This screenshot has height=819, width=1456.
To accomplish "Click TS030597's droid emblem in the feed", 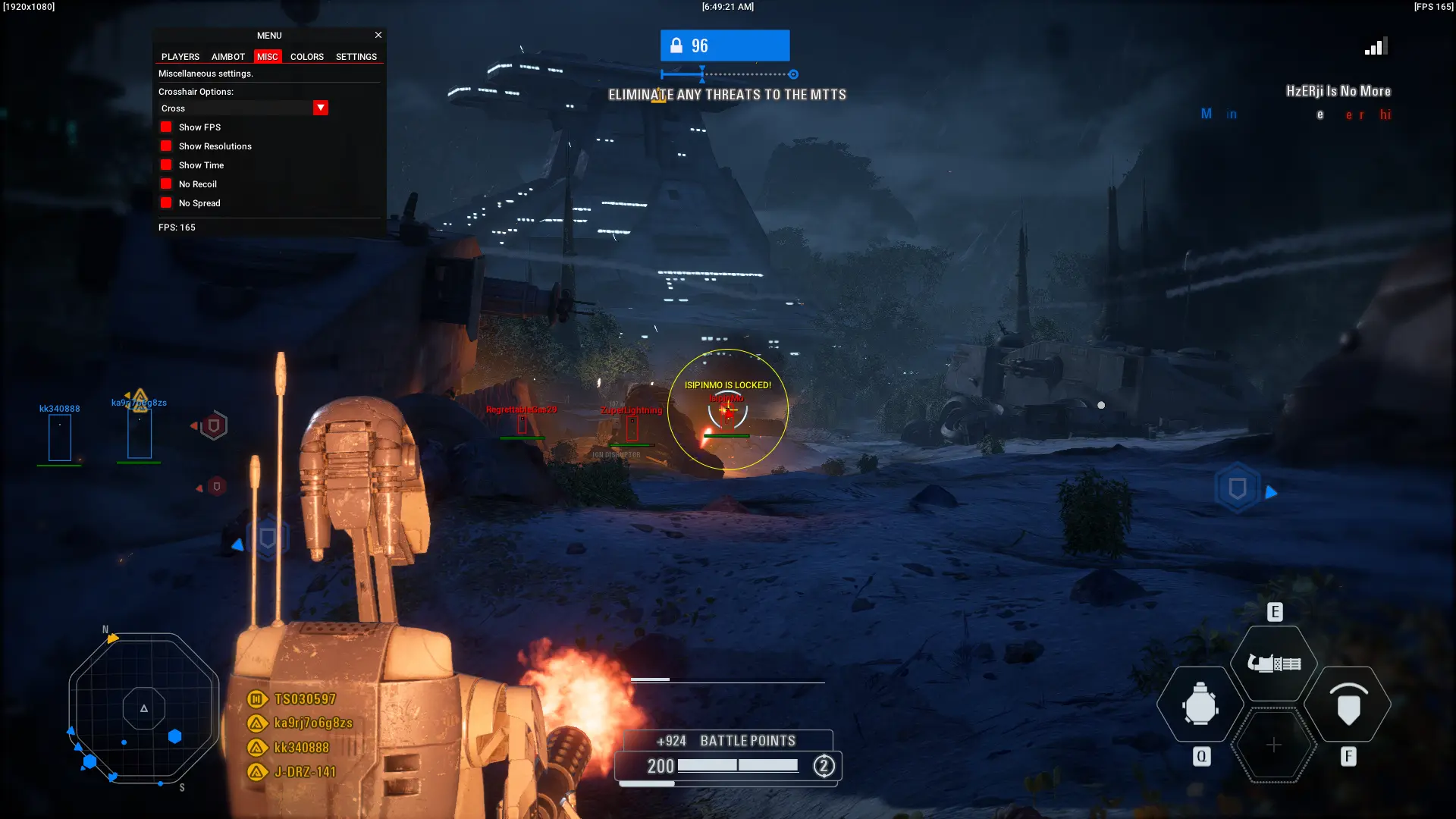I will [x=256, y=698].
